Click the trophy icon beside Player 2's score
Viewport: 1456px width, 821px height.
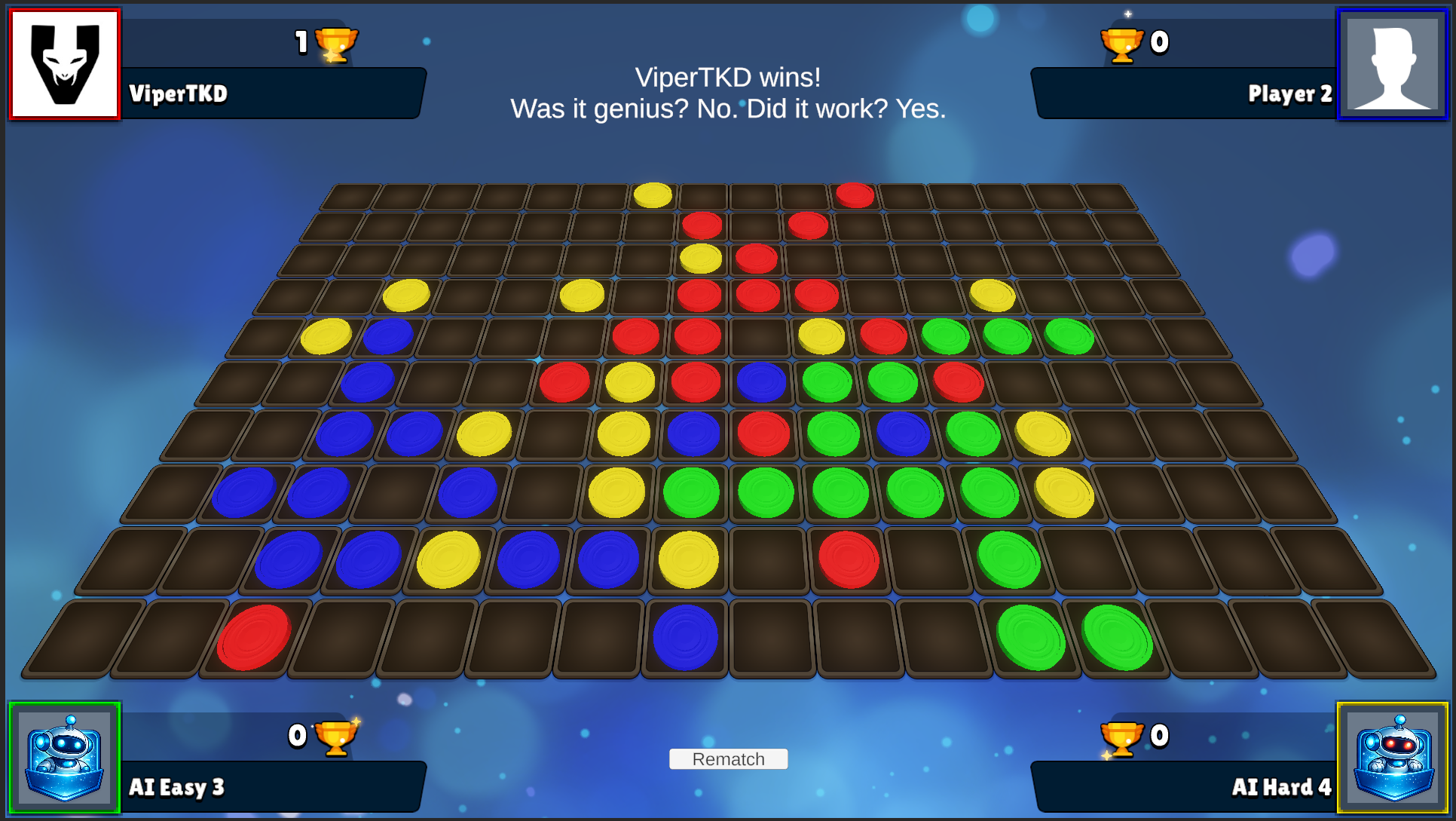1120,43
